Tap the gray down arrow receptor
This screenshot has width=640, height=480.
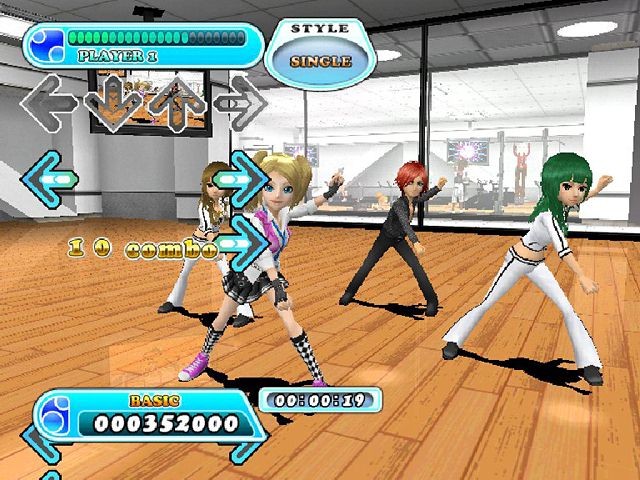point(111,103)
